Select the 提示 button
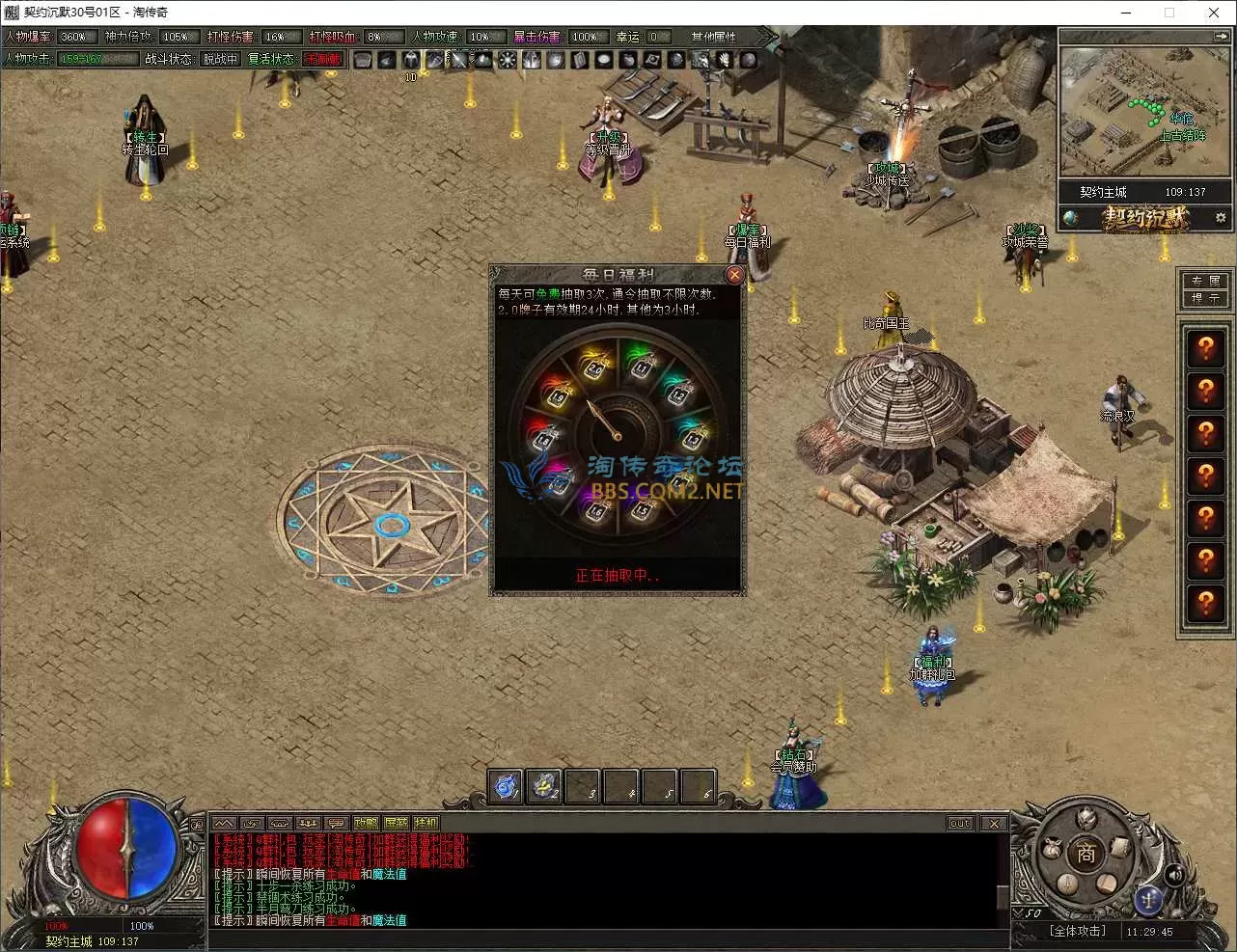The height and width of the screenshot is (952, 1237). pos(1205,299)
